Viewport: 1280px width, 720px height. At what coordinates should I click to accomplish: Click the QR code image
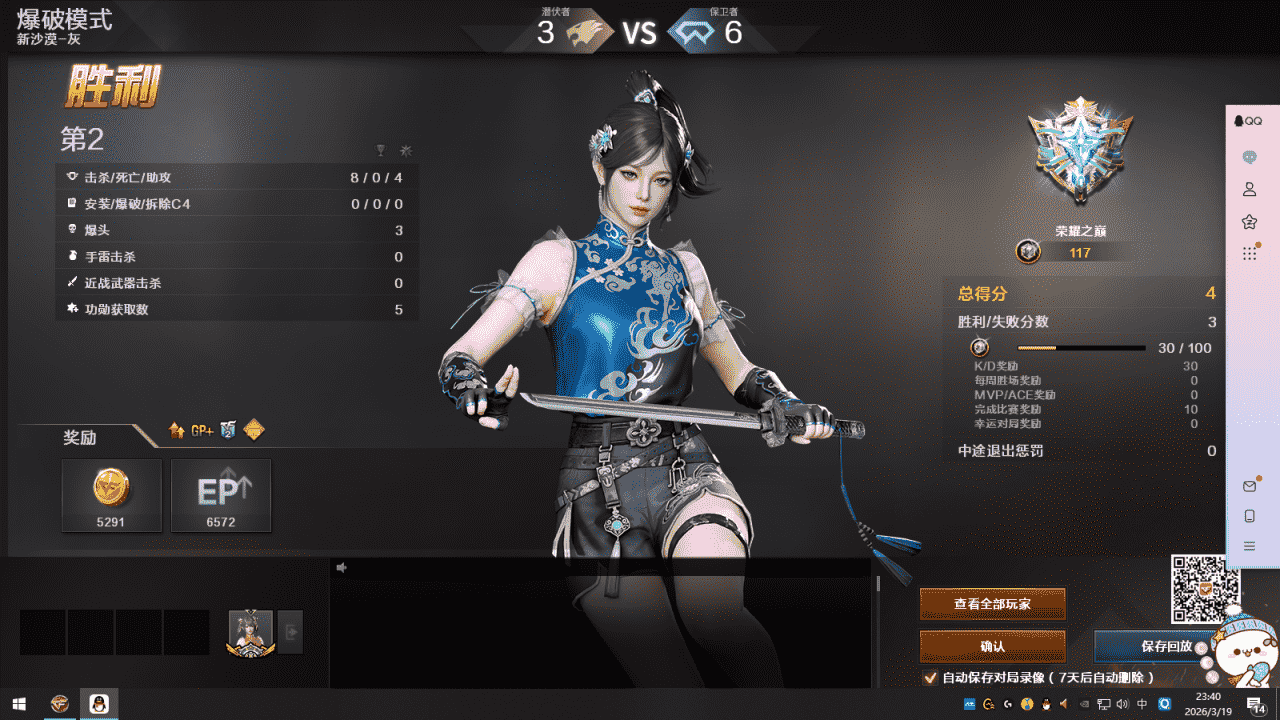click(1204, 588)
